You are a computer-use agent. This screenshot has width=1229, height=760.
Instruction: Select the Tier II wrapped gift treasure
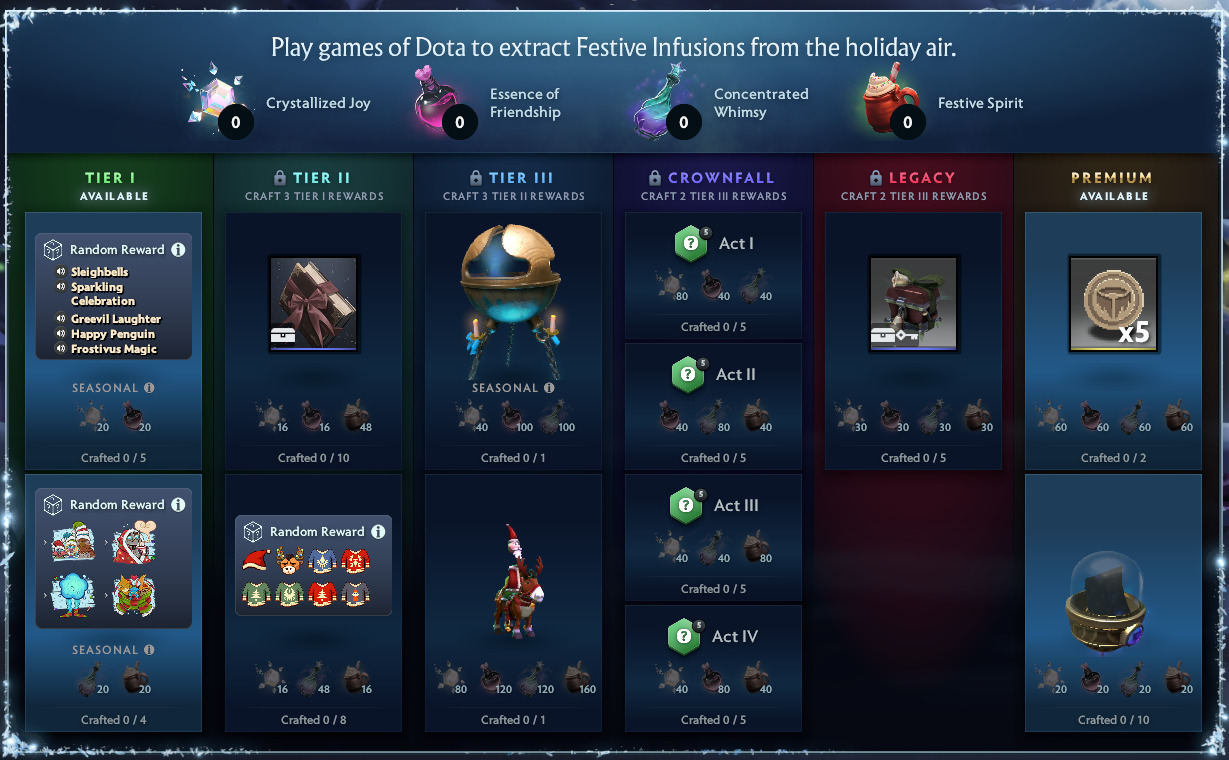click(x=313, y=304)
